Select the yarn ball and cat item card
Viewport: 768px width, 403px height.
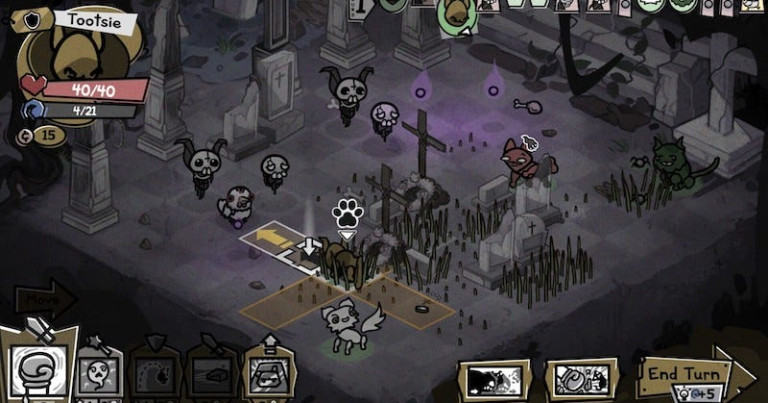click(581, 380)
